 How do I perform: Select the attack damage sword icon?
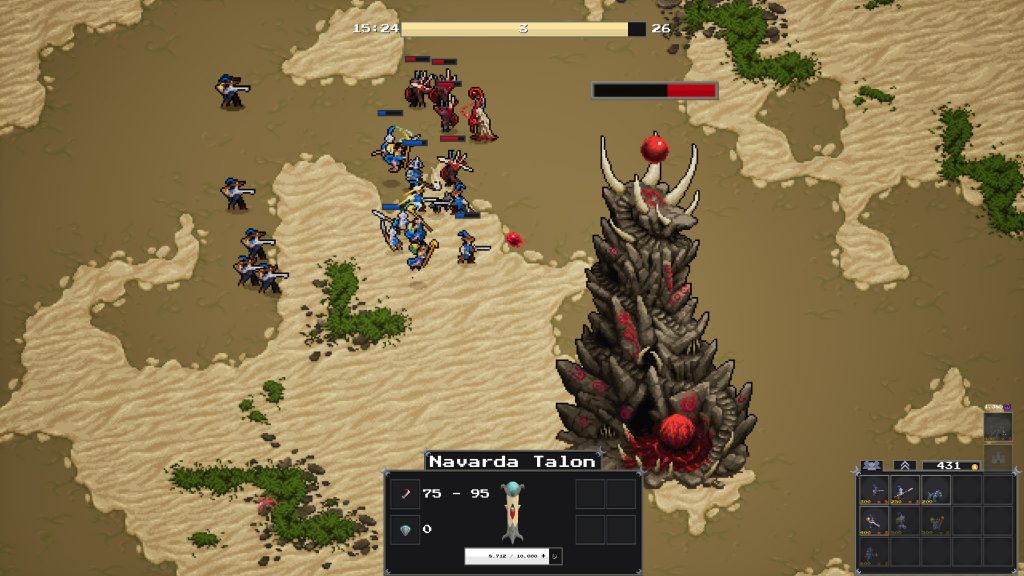(406, 494)
